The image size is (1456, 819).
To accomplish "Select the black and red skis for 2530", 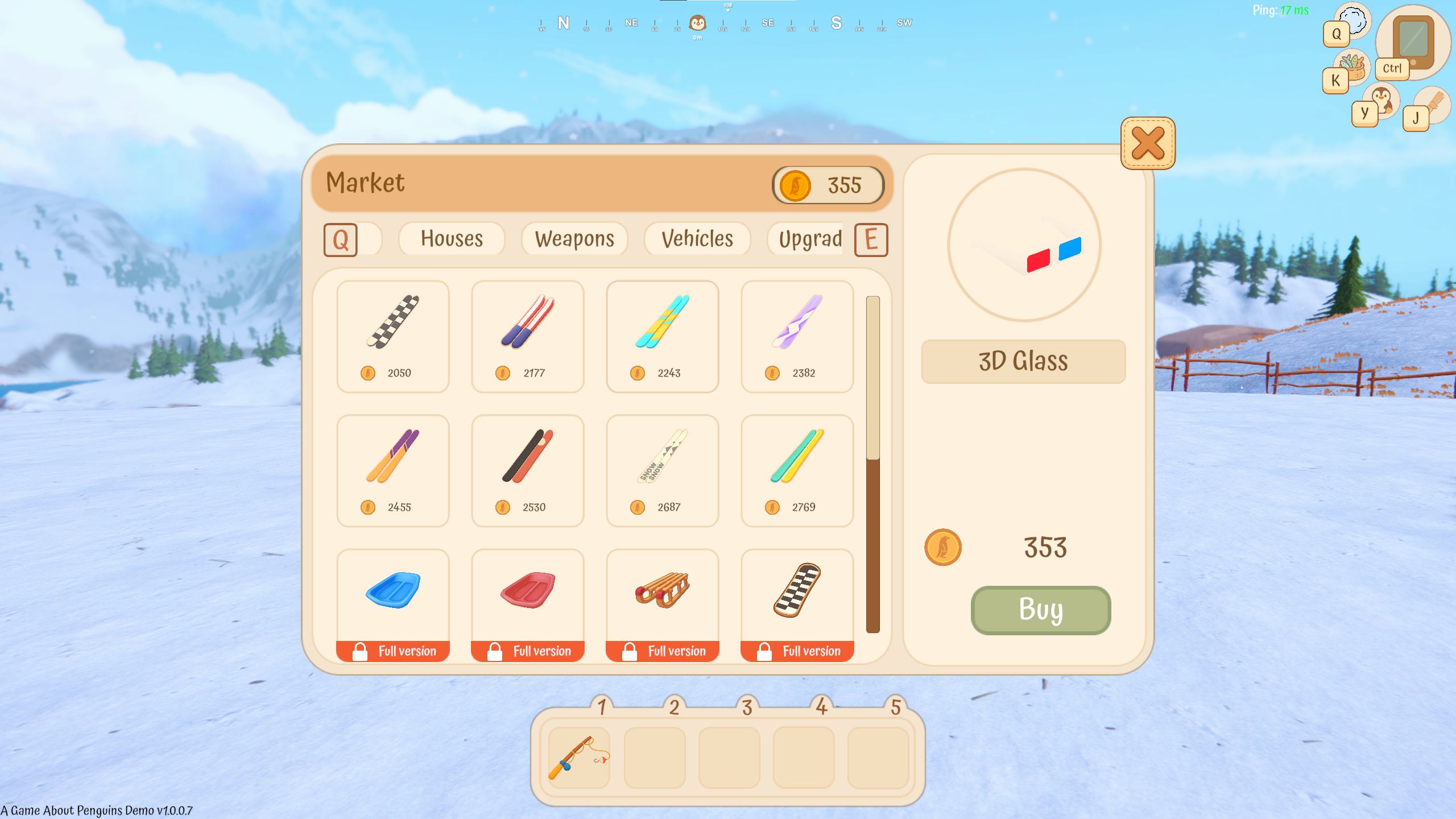I will pyautogui.click(x=527, y=470).
